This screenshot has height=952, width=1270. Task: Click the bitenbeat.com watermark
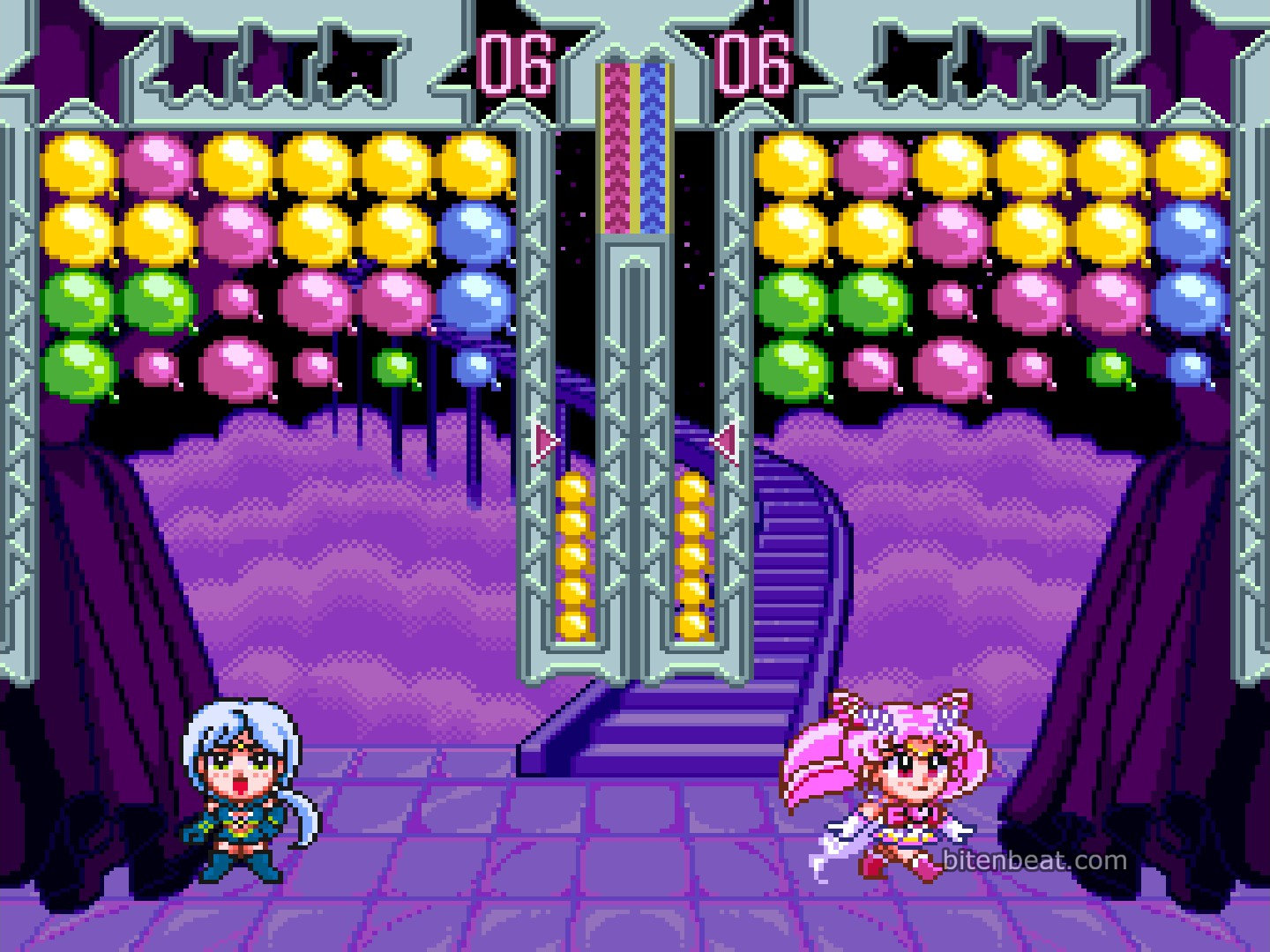[x=1034, y=859]
